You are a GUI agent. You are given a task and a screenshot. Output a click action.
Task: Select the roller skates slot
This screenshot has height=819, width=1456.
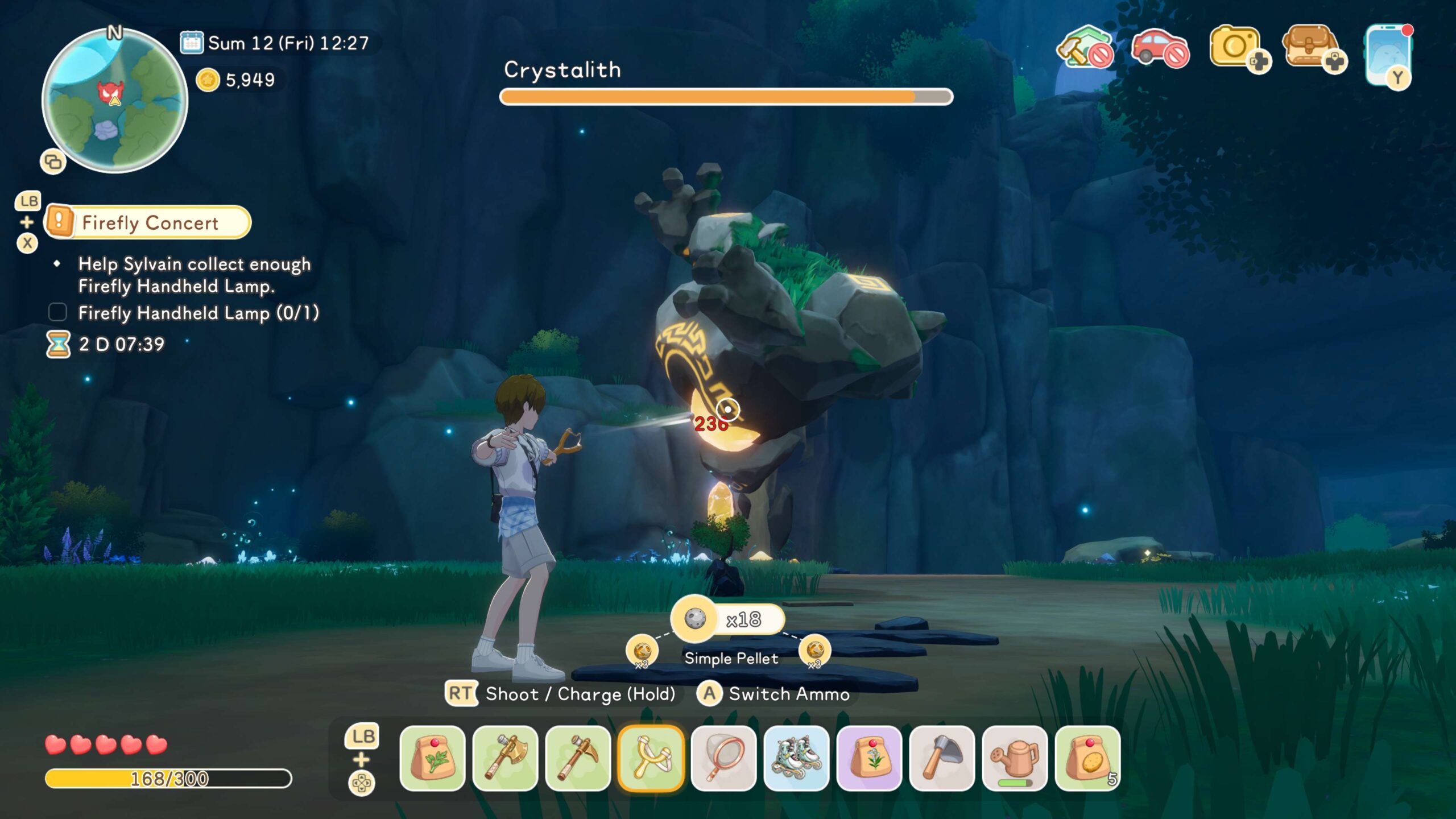(x=796, y=758)
